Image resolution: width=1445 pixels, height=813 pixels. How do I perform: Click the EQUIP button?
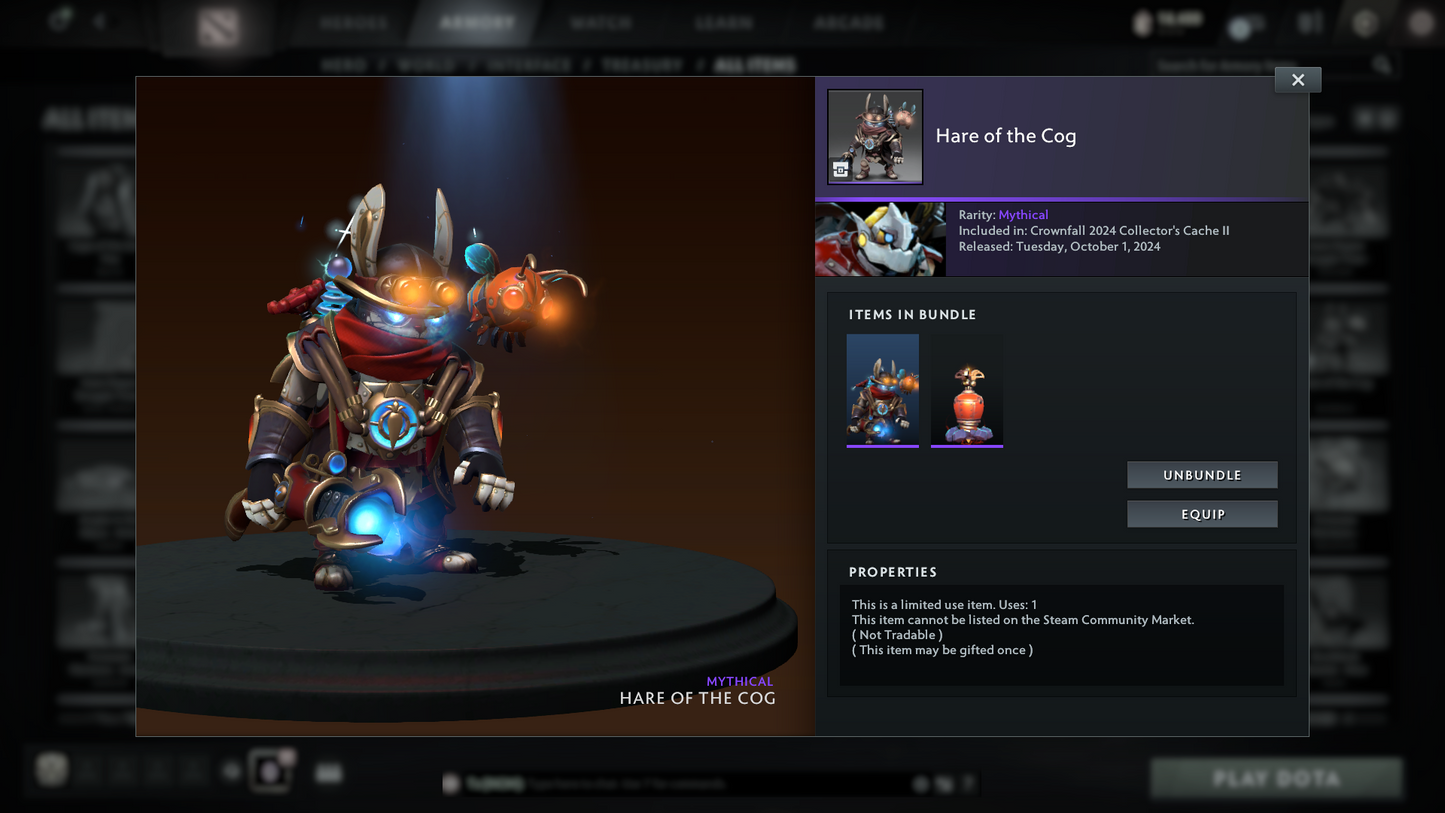pos(1202,513)
